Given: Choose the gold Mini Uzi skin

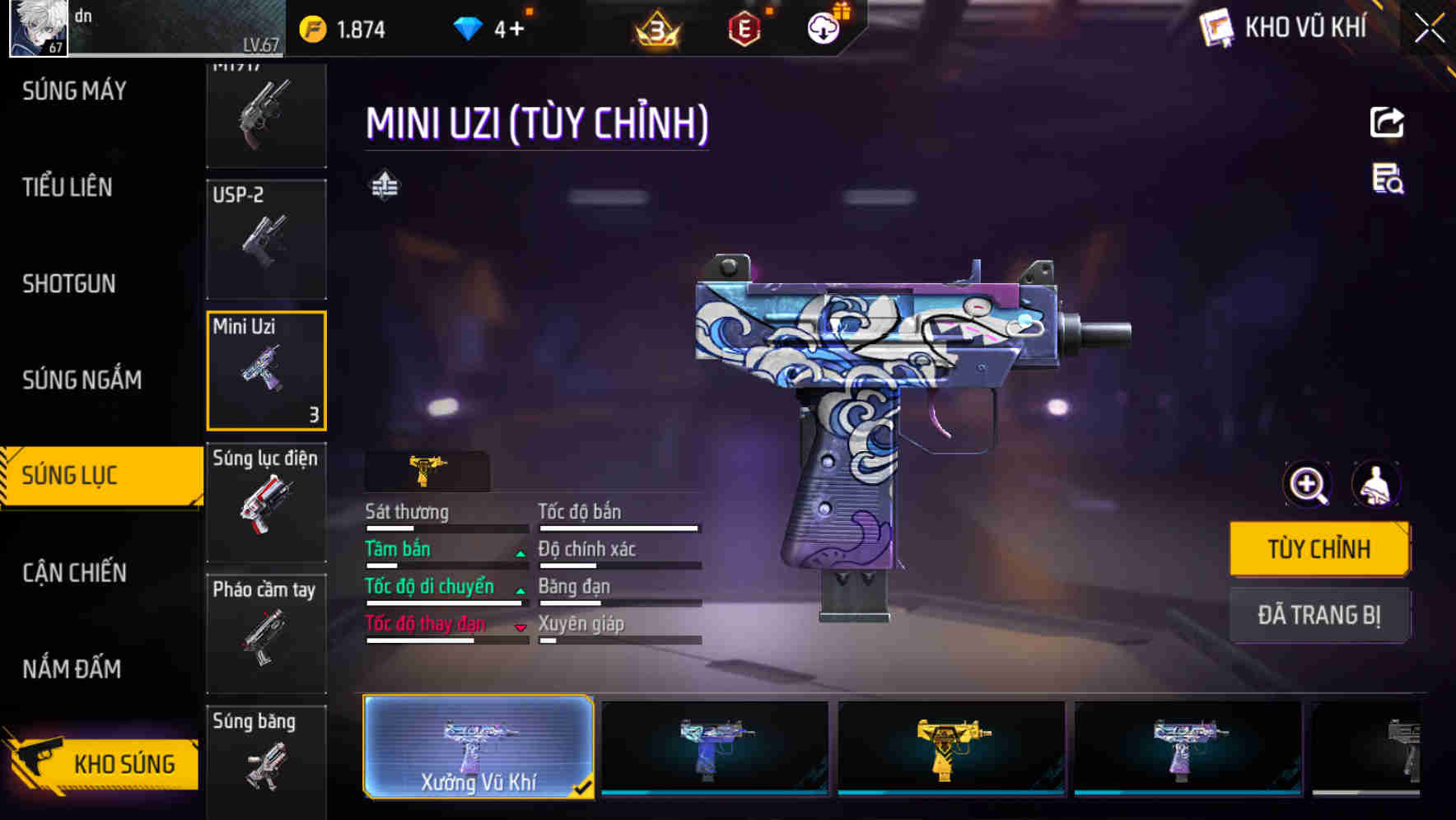Looking at the screenshot, I should [951, 747].
